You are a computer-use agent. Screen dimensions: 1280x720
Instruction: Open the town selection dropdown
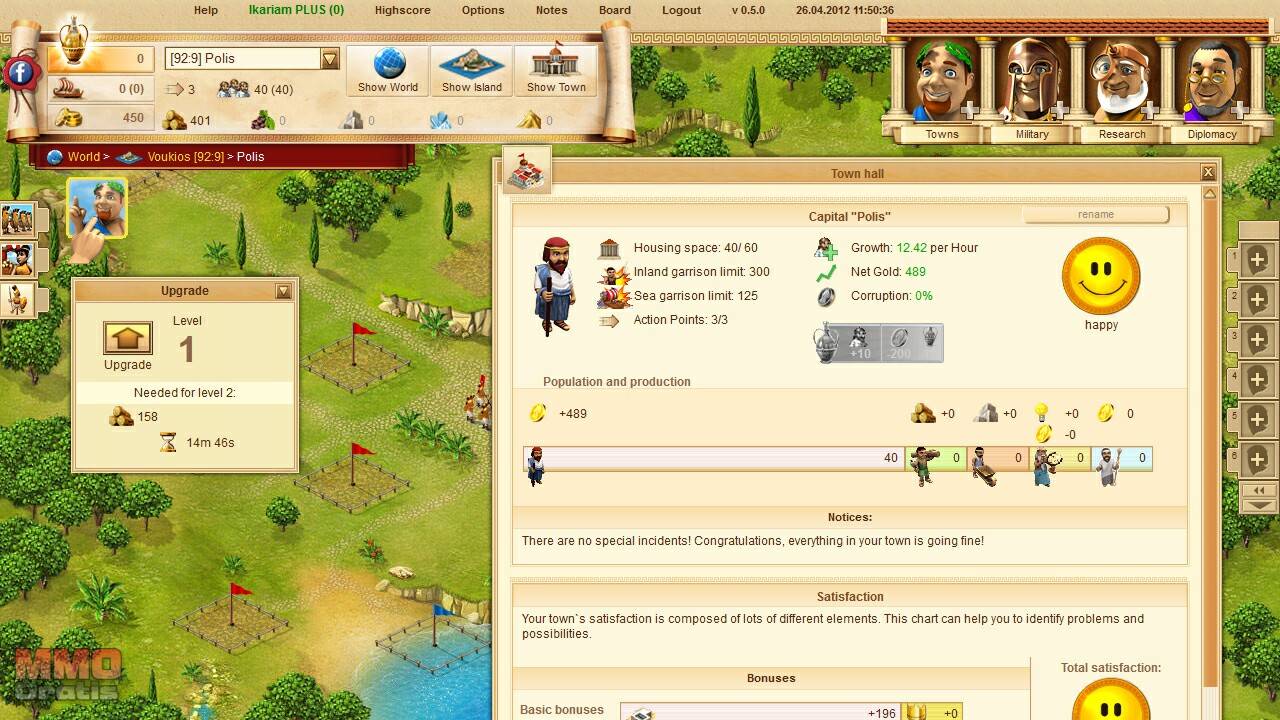coord(330,59)
